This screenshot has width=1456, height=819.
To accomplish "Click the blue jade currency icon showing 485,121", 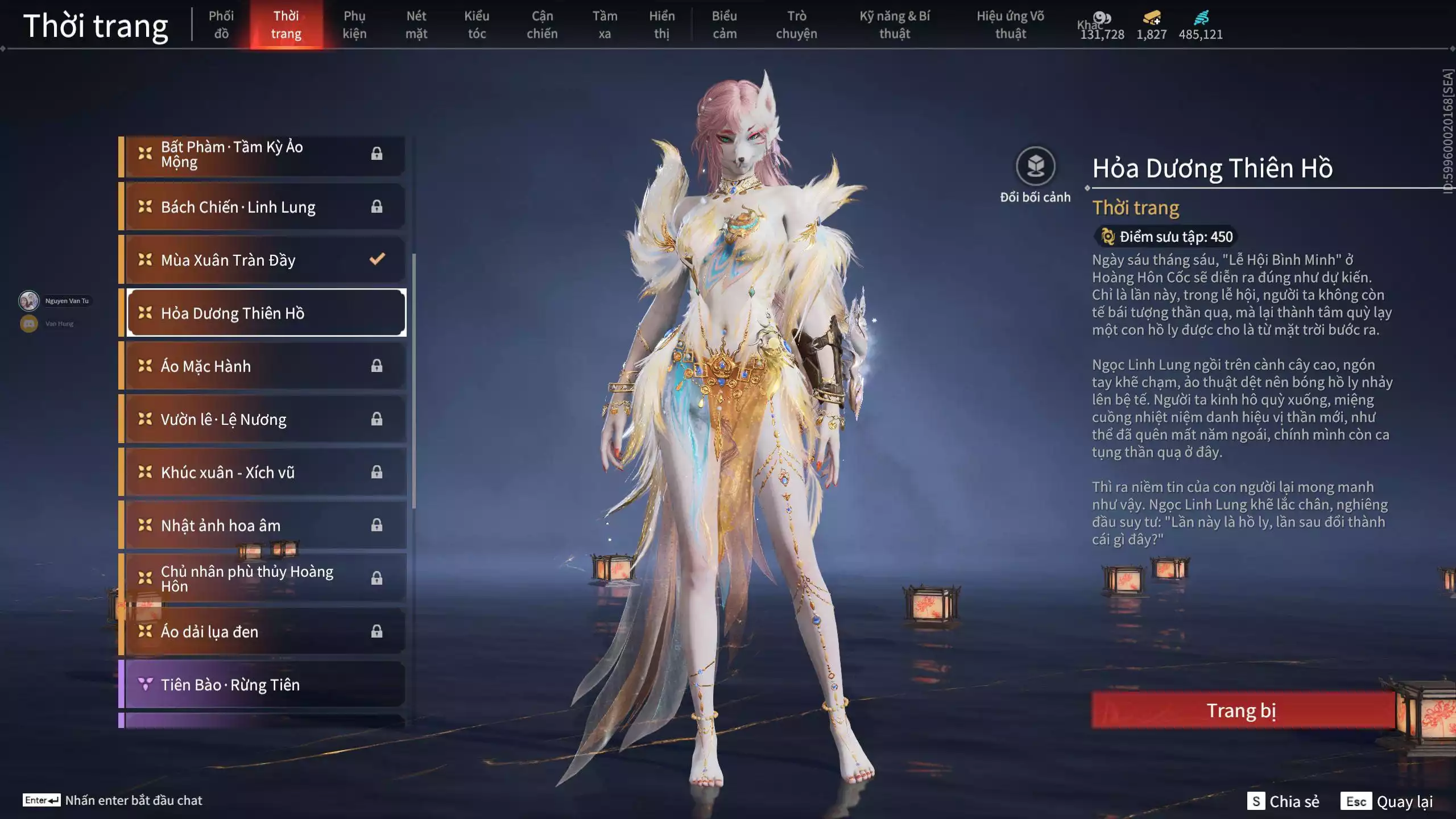I will (1200, 18).
